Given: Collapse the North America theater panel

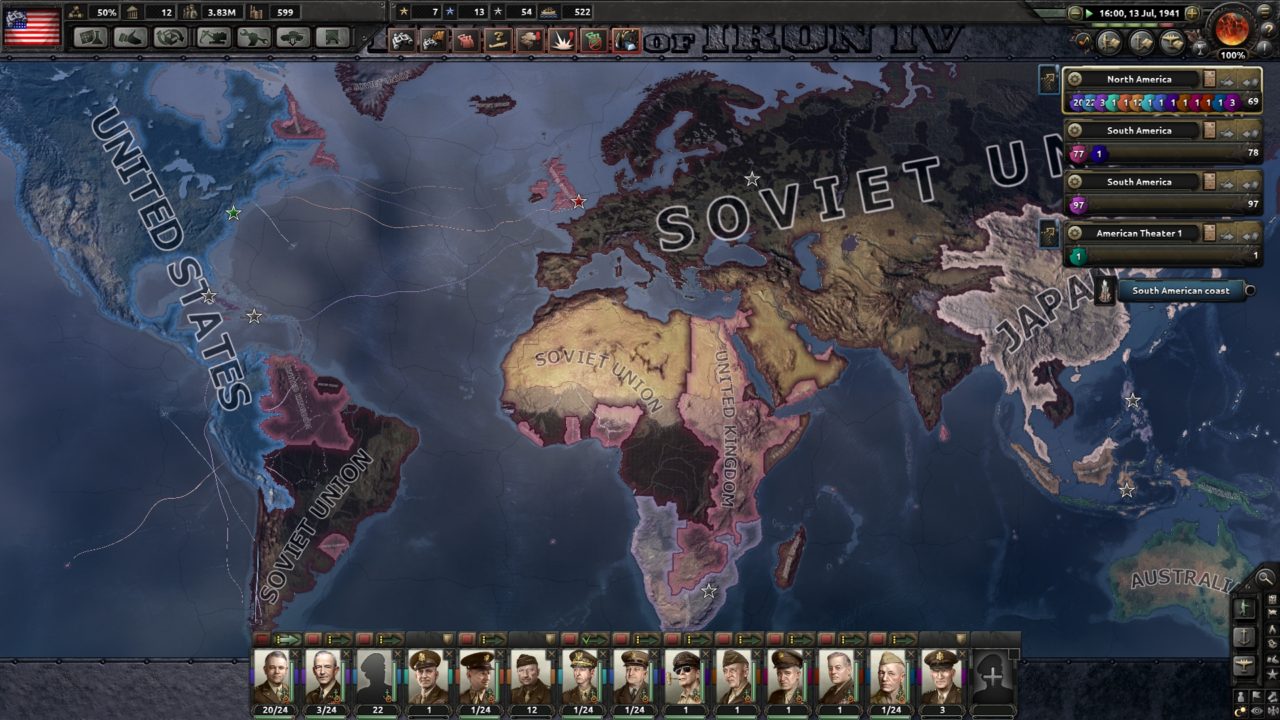Looking at the screenshot, I should (x=1250, y=80).
